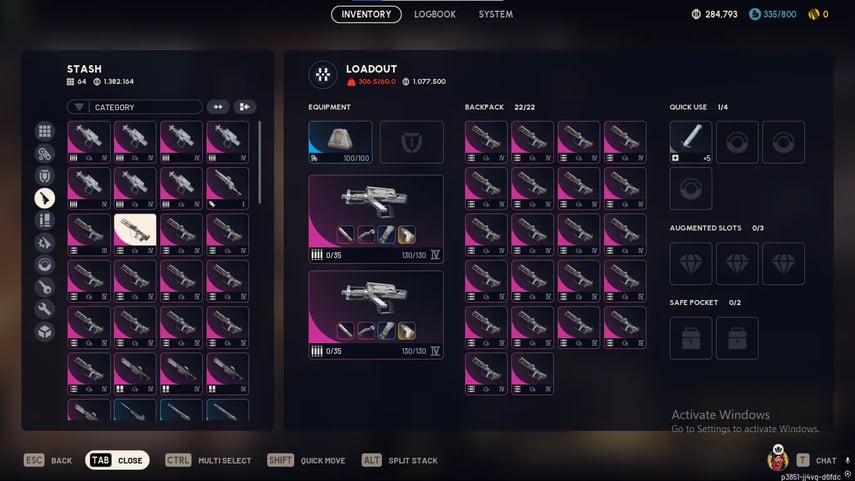Select the Quick Use syringe item slot

691,142
